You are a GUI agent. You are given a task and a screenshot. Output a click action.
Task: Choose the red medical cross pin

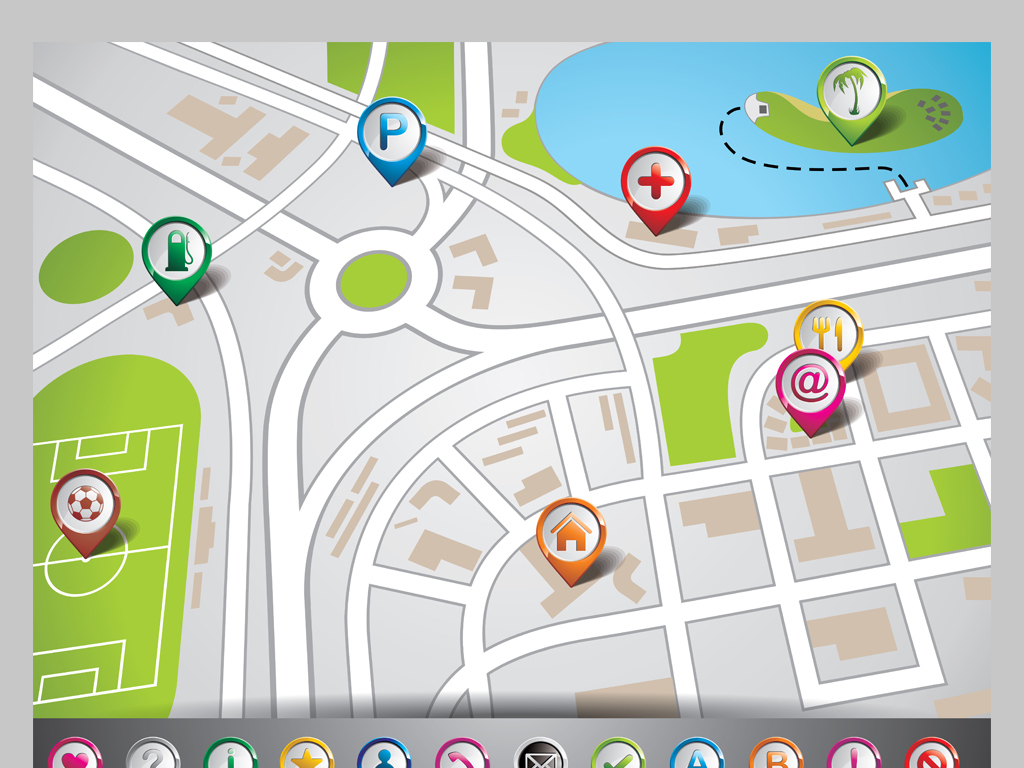tap(655, 183)
